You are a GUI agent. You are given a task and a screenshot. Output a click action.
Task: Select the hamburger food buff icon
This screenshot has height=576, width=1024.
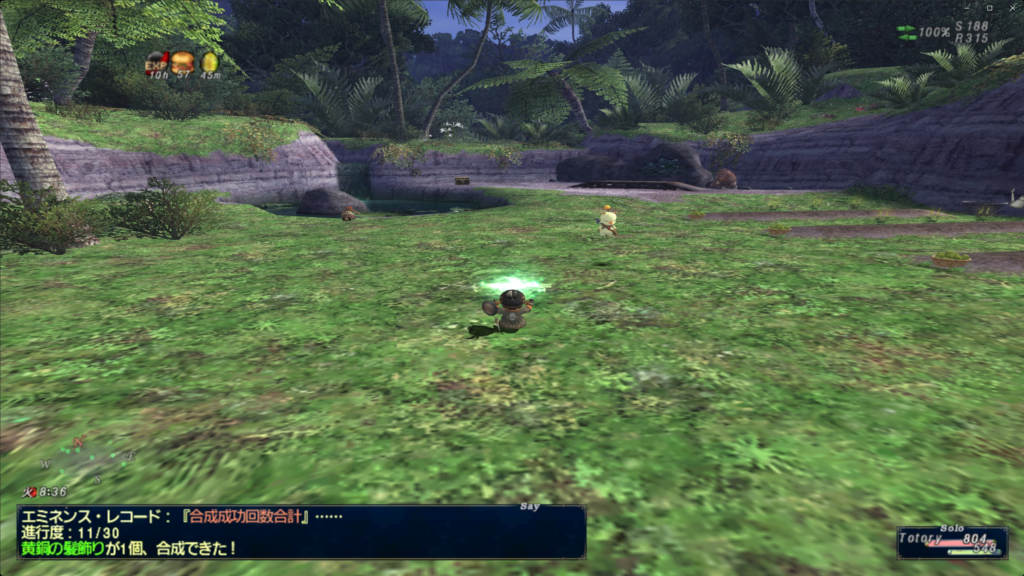coord(183,60)
